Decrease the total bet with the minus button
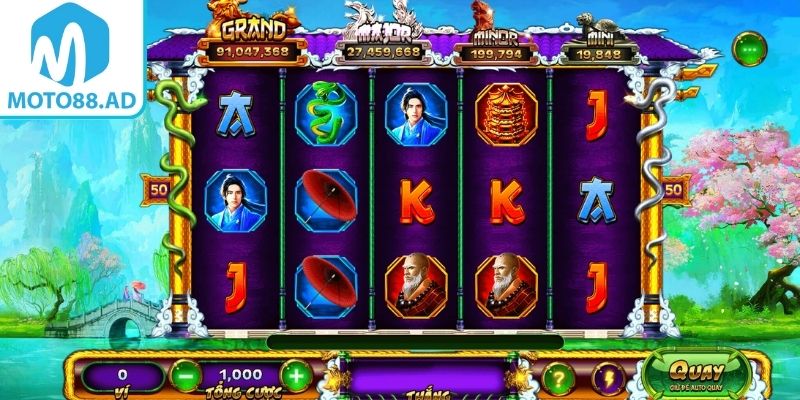 (185, 377)
